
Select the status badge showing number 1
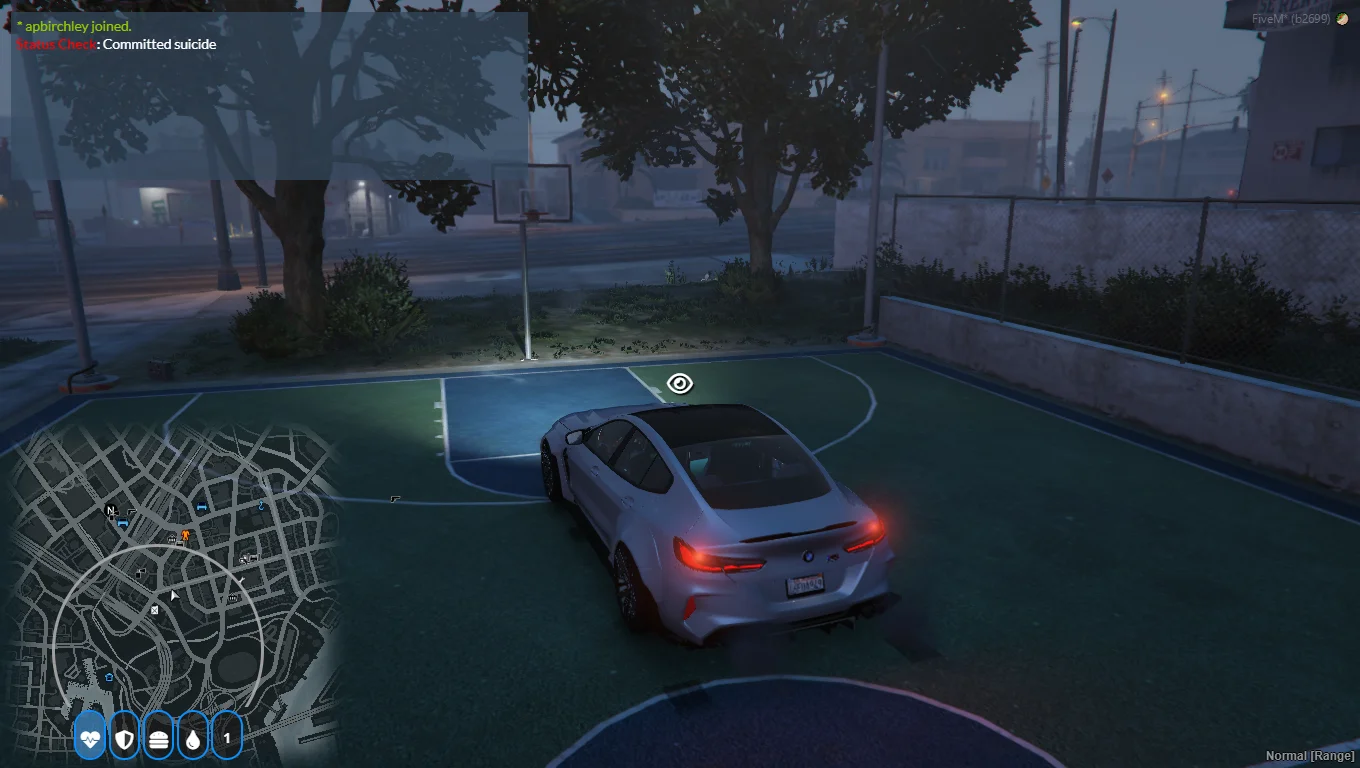(x=227, y=739)
